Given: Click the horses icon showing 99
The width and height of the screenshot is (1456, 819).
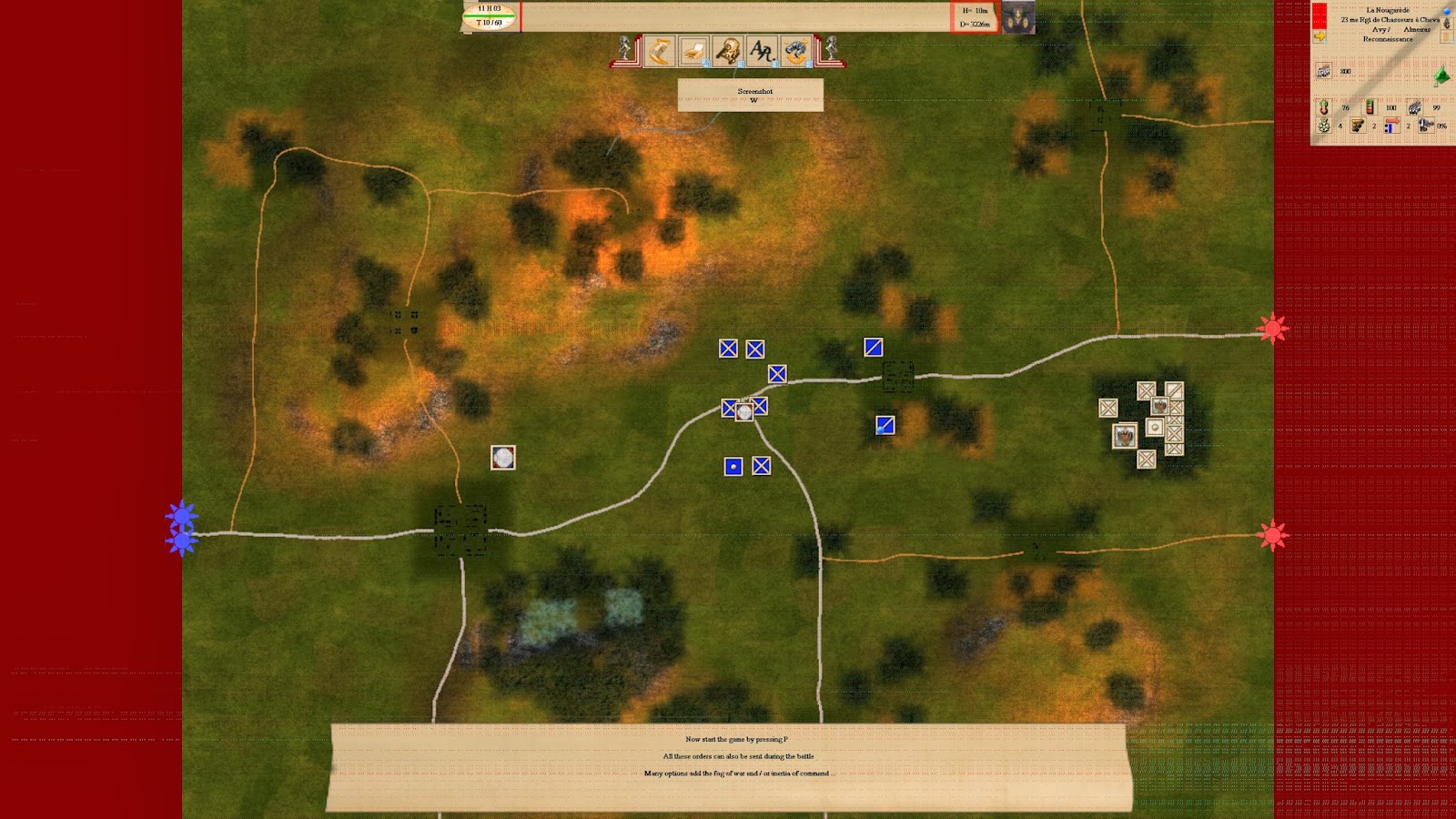Looking at the screenshot, I should [x=1415, y=107].
